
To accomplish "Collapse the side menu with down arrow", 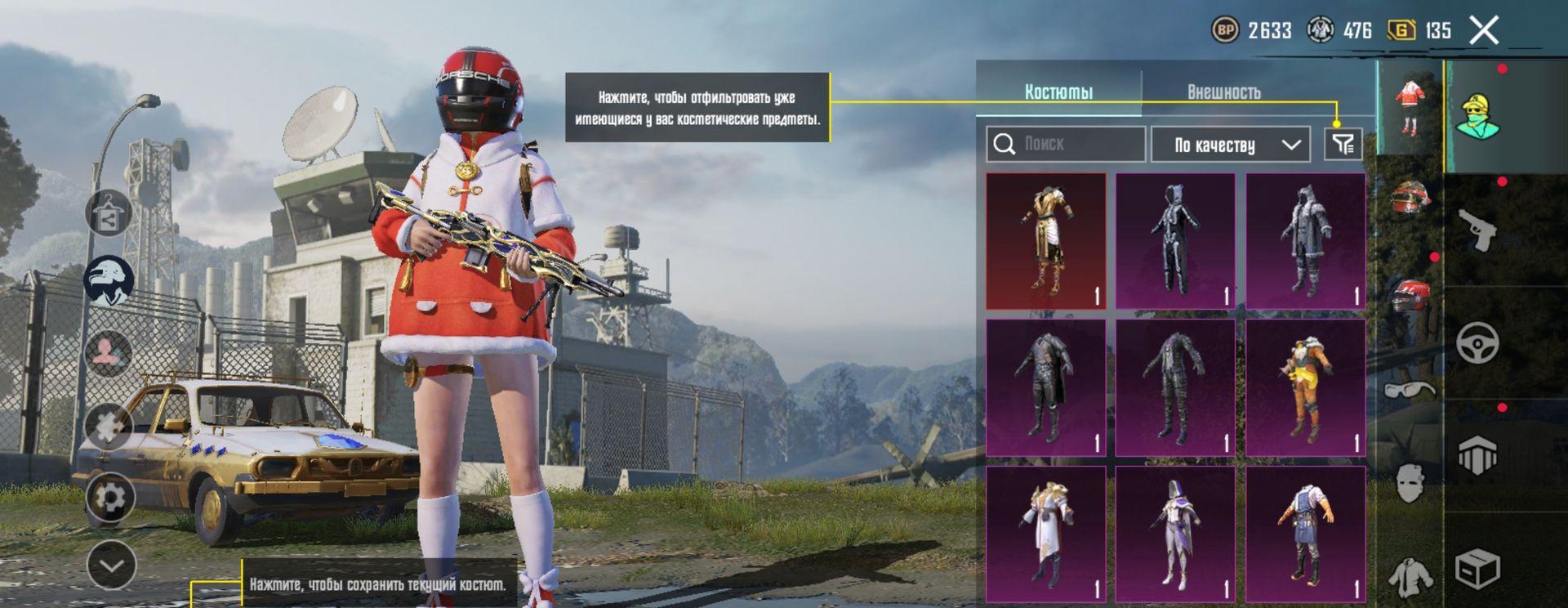I will pos(111,565).
